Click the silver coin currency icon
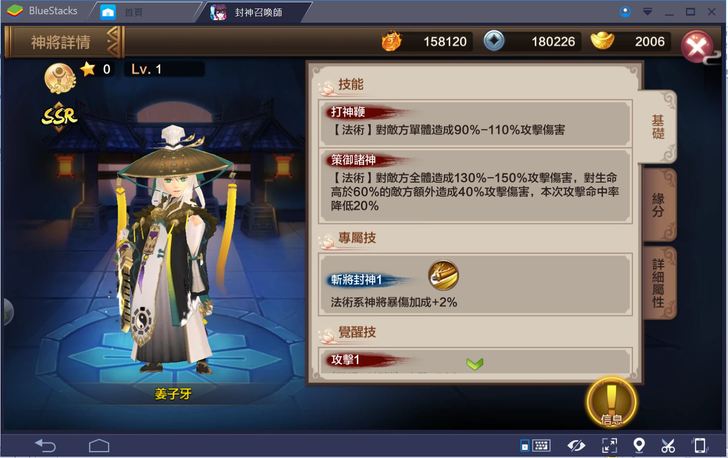 coord(494,41)
